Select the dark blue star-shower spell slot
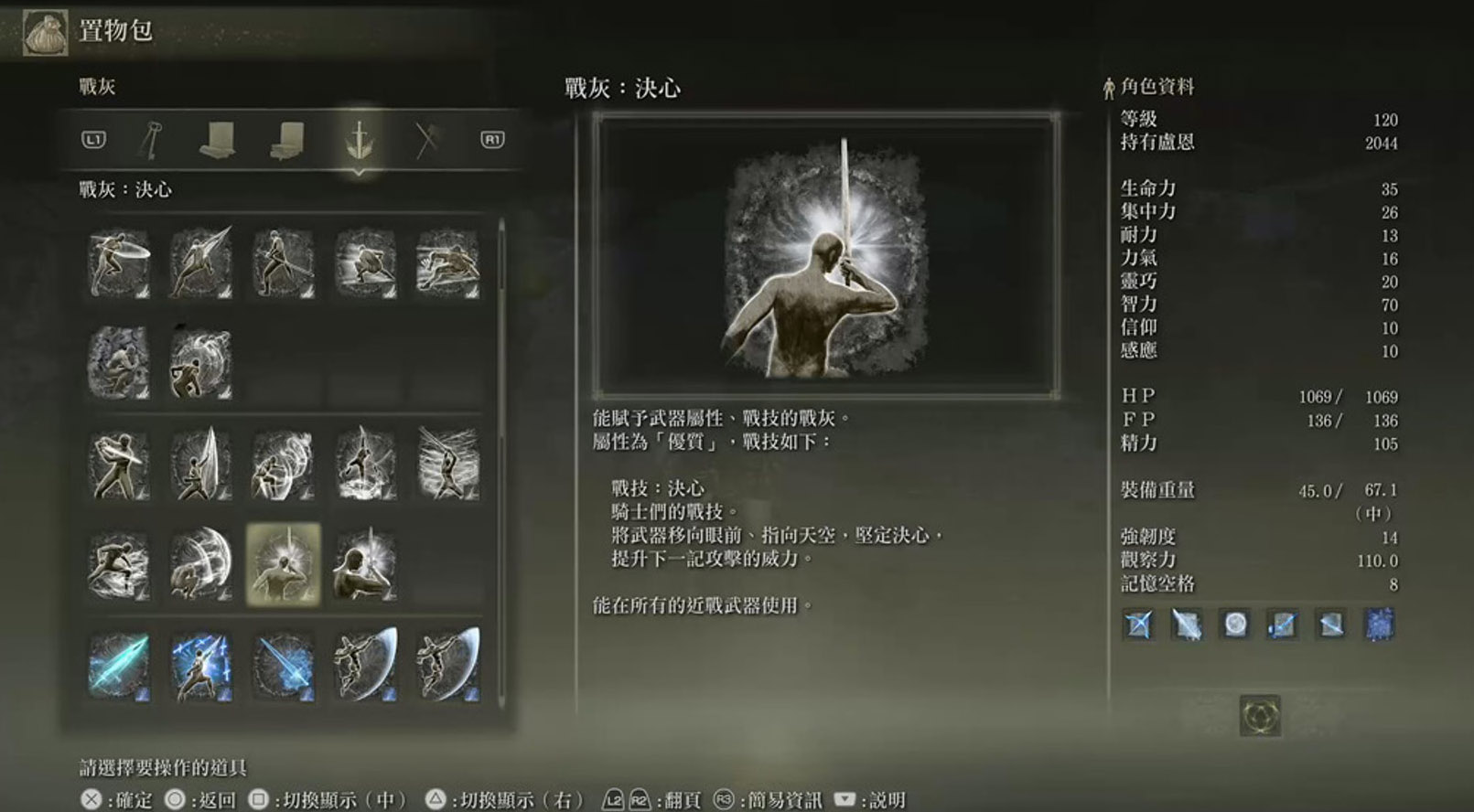 (1379, 625)
